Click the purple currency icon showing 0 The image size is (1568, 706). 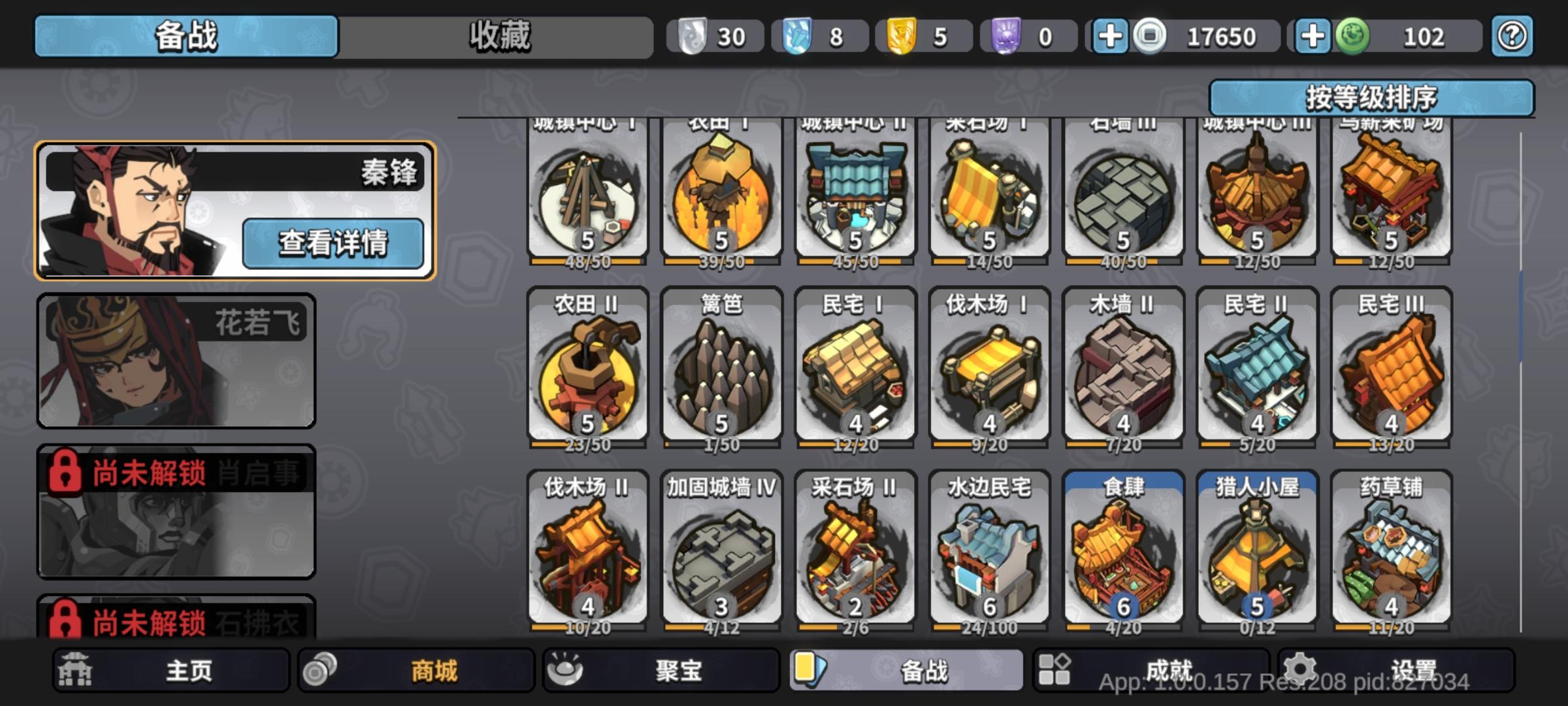[1007, 37]
